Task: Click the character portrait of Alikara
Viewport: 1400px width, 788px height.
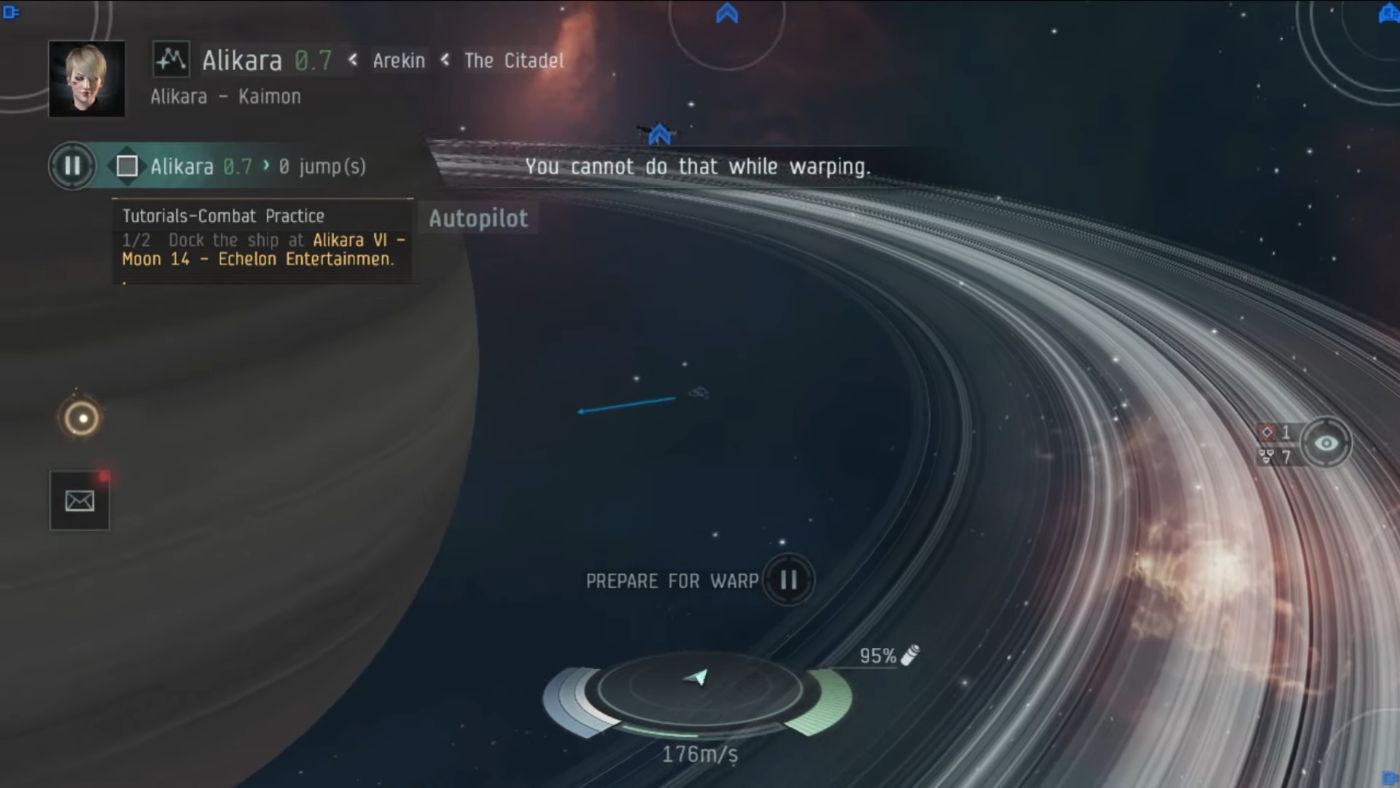Action: [88, 80]
